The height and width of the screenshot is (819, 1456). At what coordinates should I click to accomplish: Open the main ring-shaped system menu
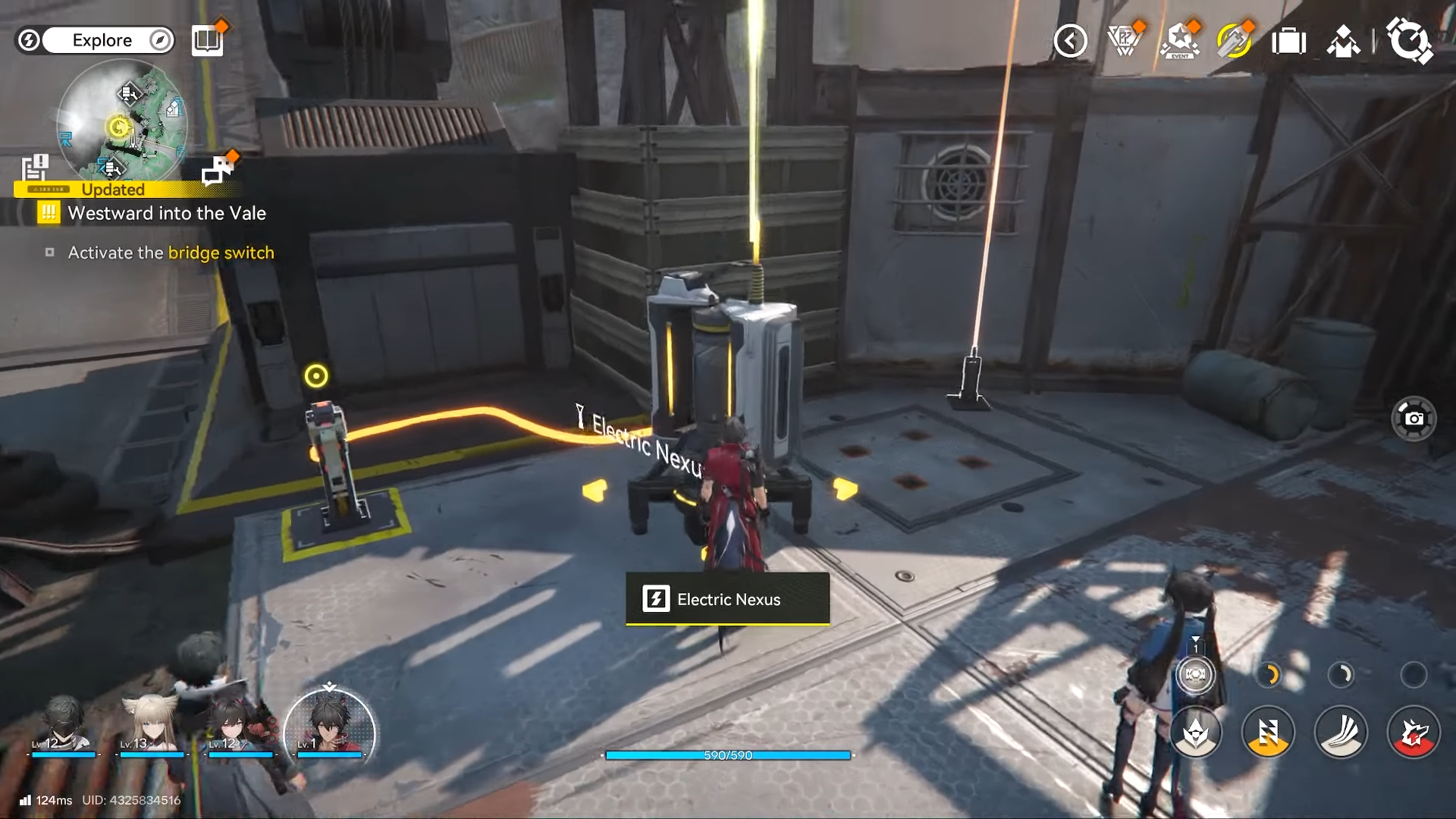pyautogui.click(x=1408, y=40)
